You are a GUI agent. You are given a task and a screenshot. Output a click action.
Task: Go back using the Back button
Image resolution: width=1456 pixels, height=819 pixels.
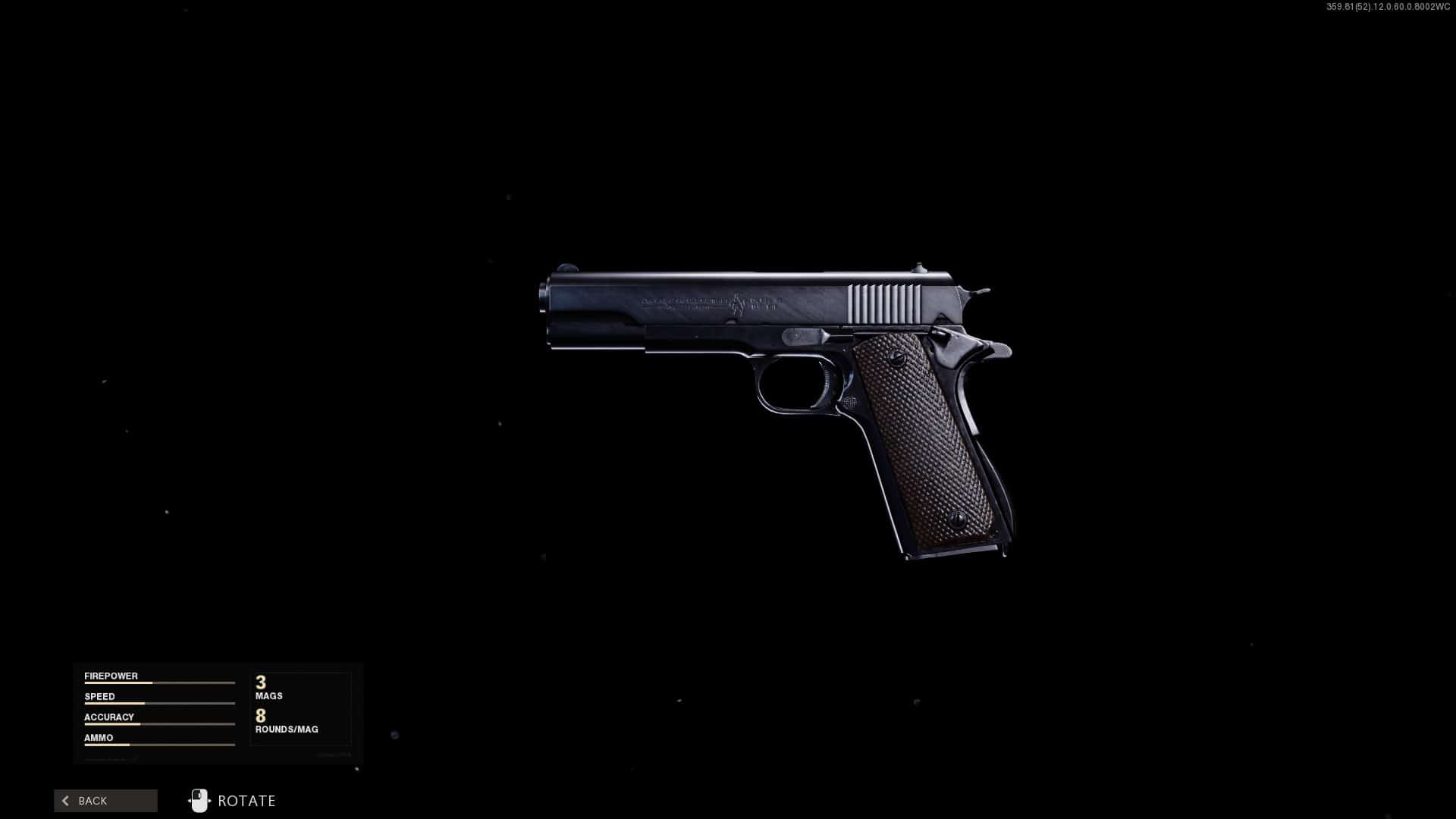point(105,801)
